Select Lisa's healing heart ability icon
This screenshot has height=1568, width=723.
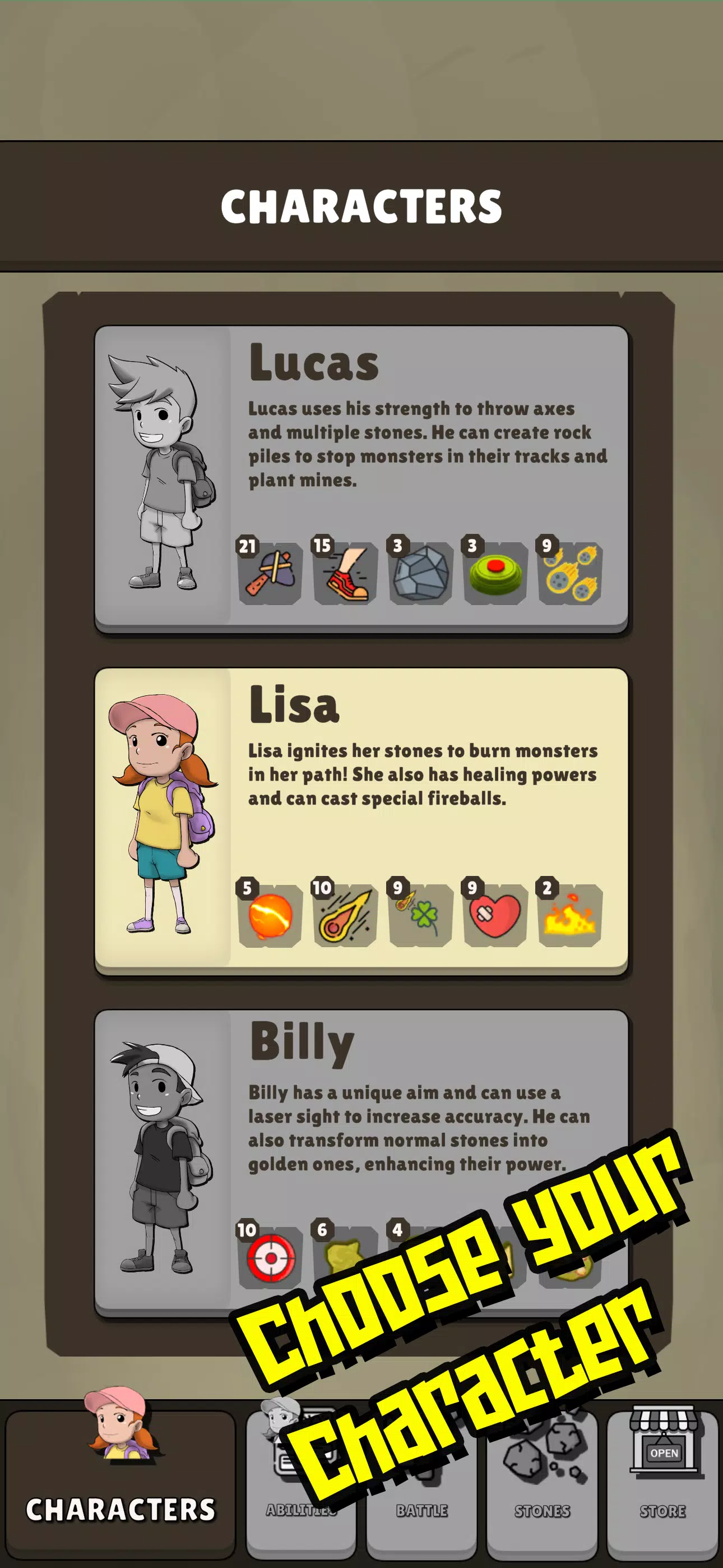click(495, 915)
